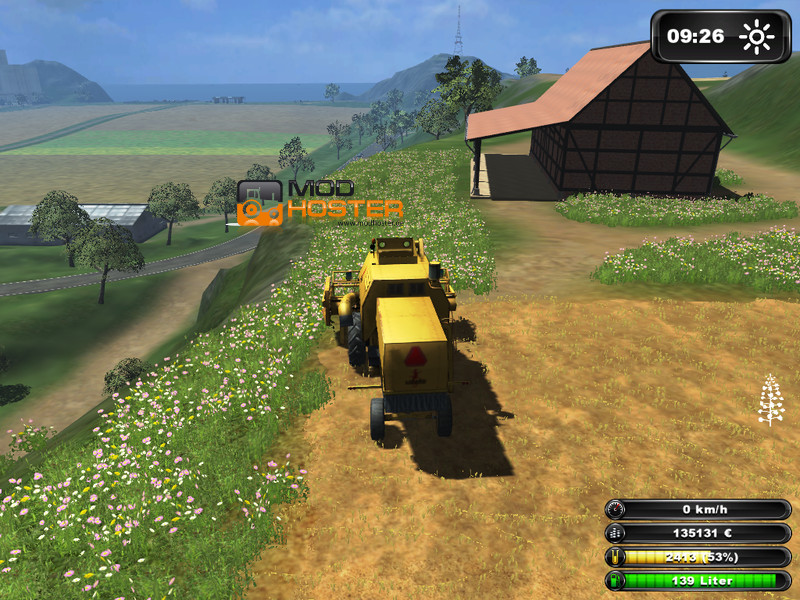Screen dimensions: 800x600
Task: Click the sun weather icon
Action: [x=756, y=38]
